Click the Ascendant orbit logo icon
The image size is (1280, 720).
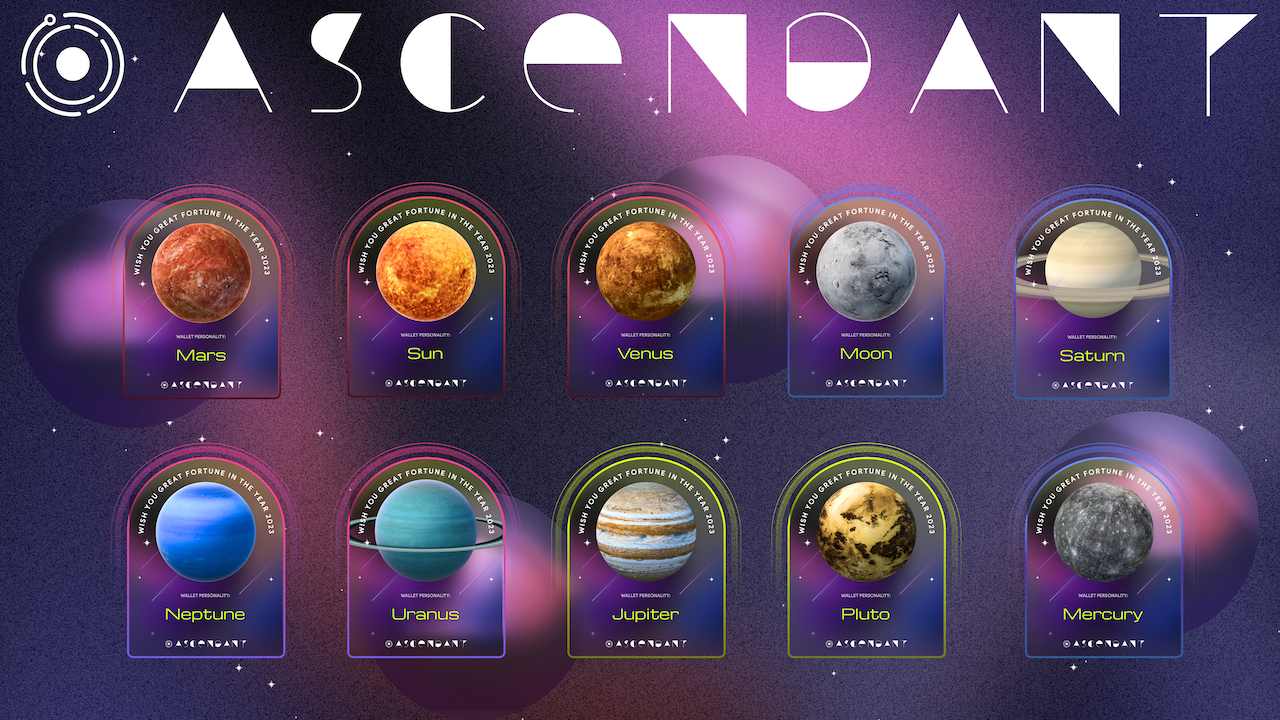(71, 62)
